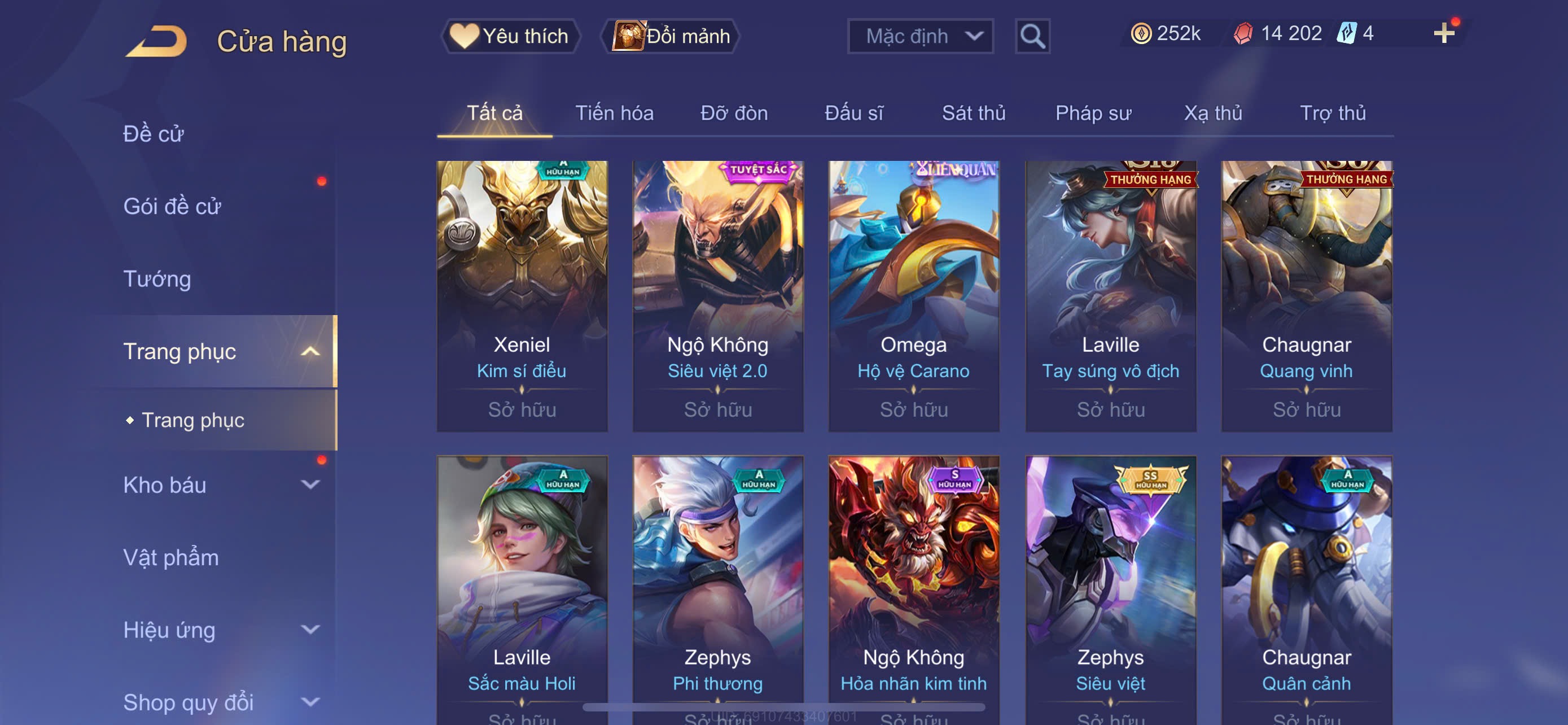Add currency with the plus button
The height and width of the screenshot is (725, 1568).
pyautogui.click(x=1443, y=33)
